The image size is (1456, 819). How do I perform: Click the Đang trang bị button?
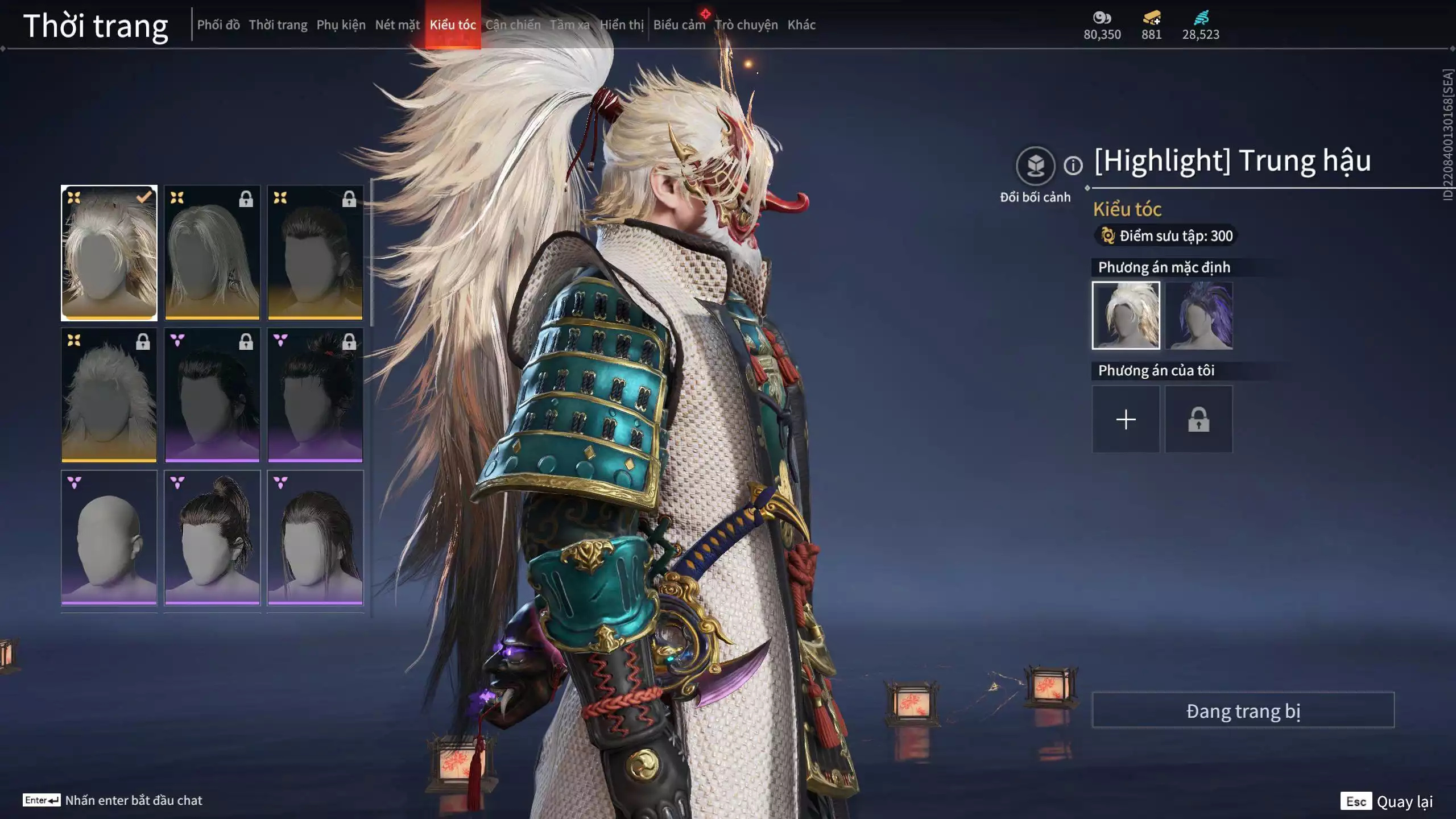1243,710
